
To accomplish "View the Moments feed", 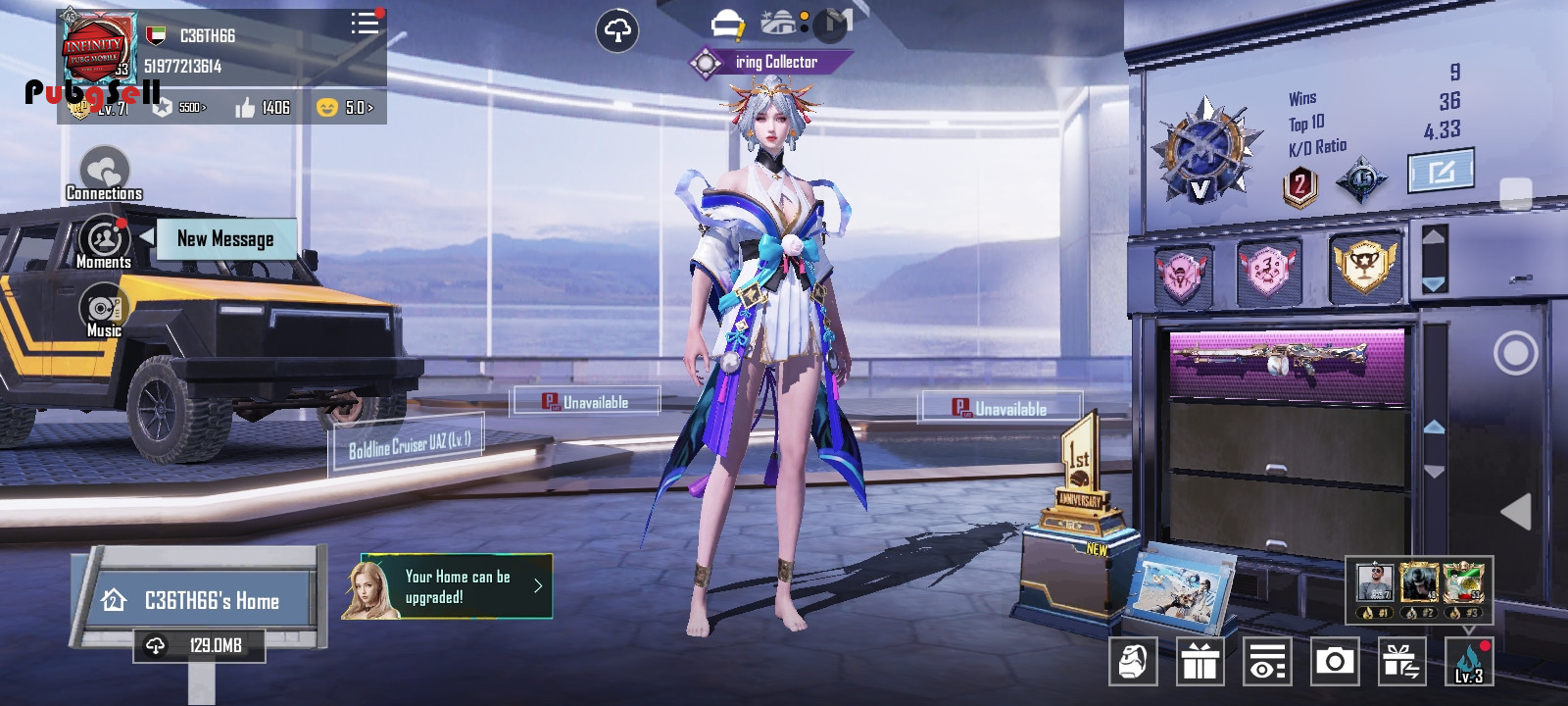I will coord(104,242).
